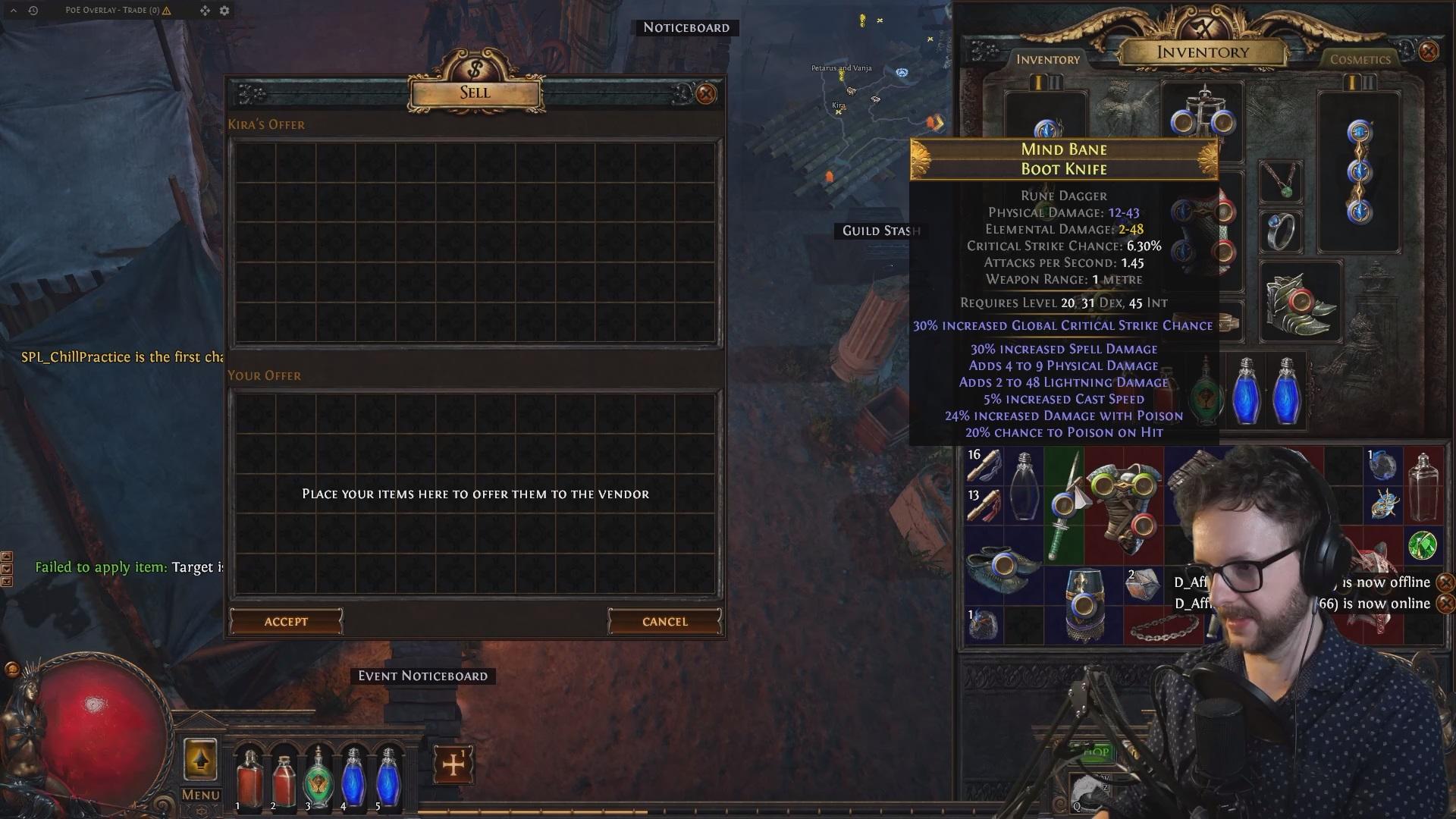Open the Menu button
This screenshot has height=819, width=1456.
[x=200, y=795]
